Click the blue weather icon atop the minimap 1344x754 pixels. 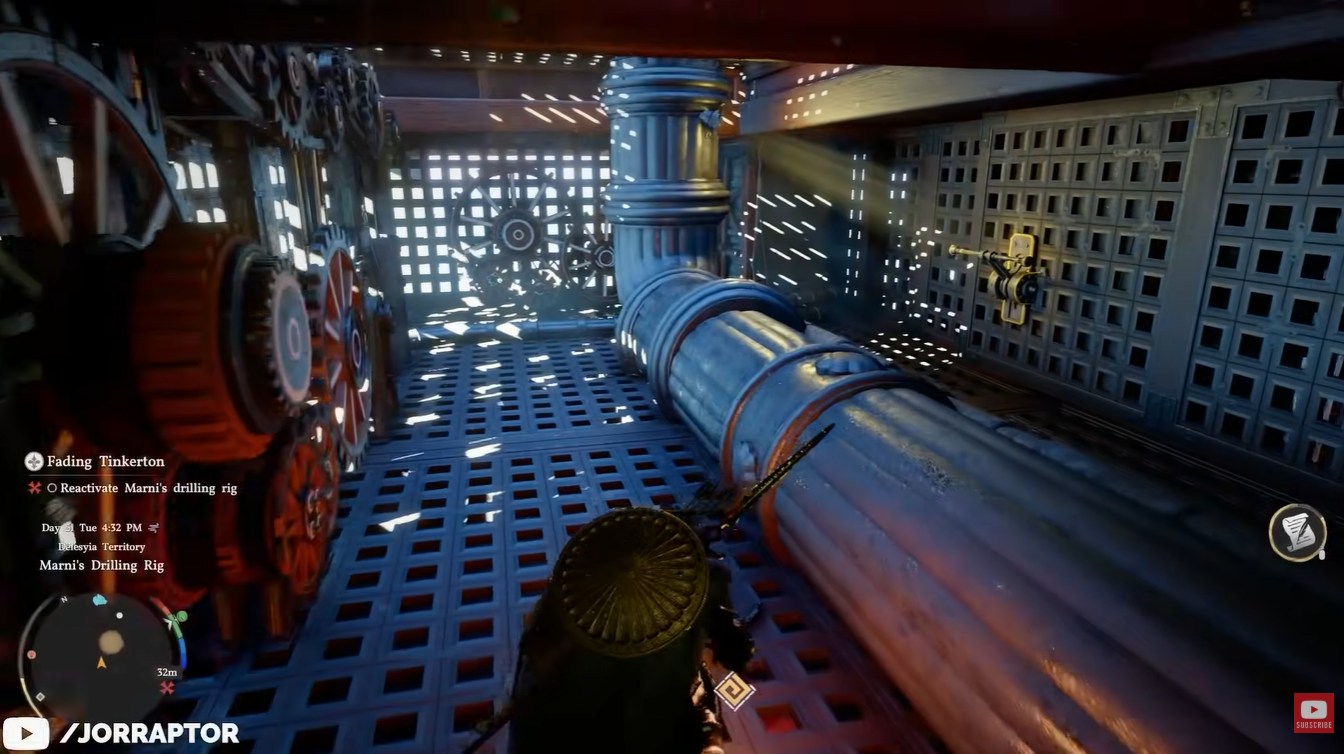98,599
